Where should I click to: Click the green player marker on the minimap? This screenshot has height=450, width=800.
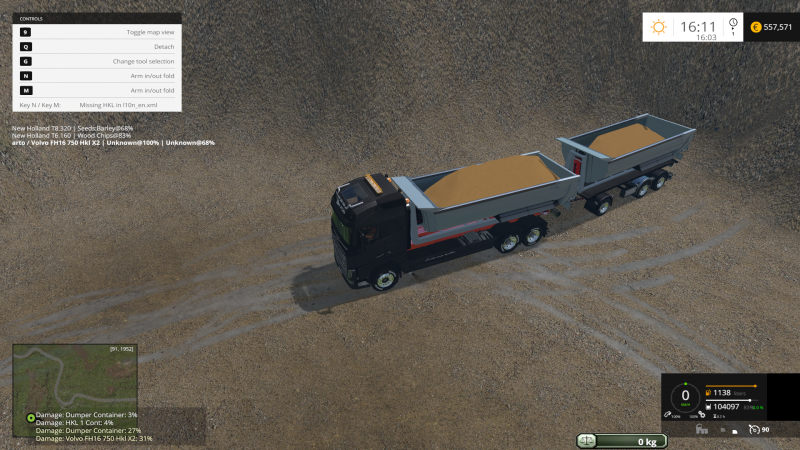click(31, 416)
